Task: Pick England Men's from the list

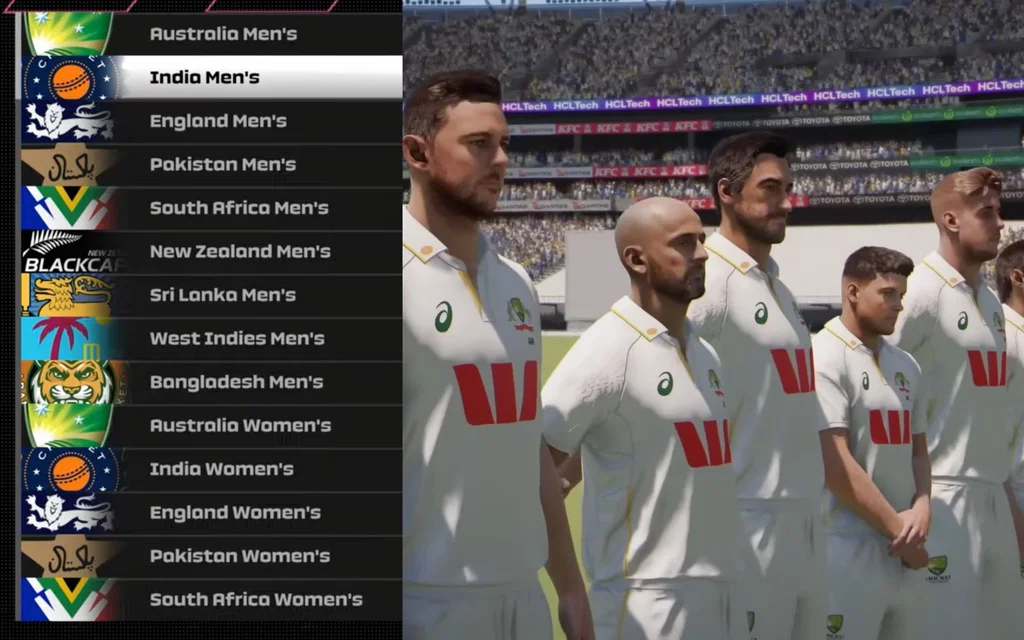Action: point(218,121)
